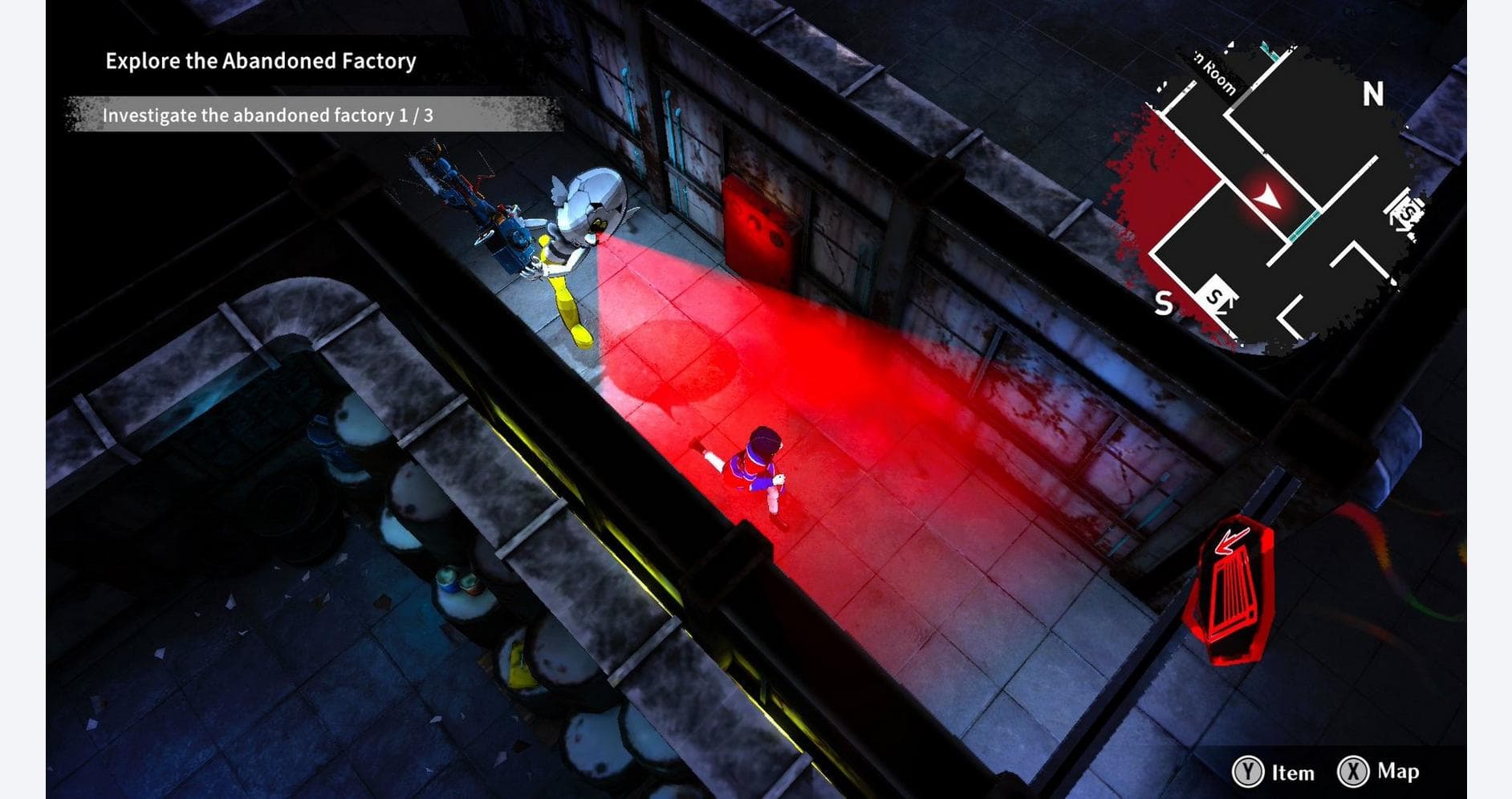
Task: Select the stairs icon near the minimap's S marker
Action: [1215, 296]
